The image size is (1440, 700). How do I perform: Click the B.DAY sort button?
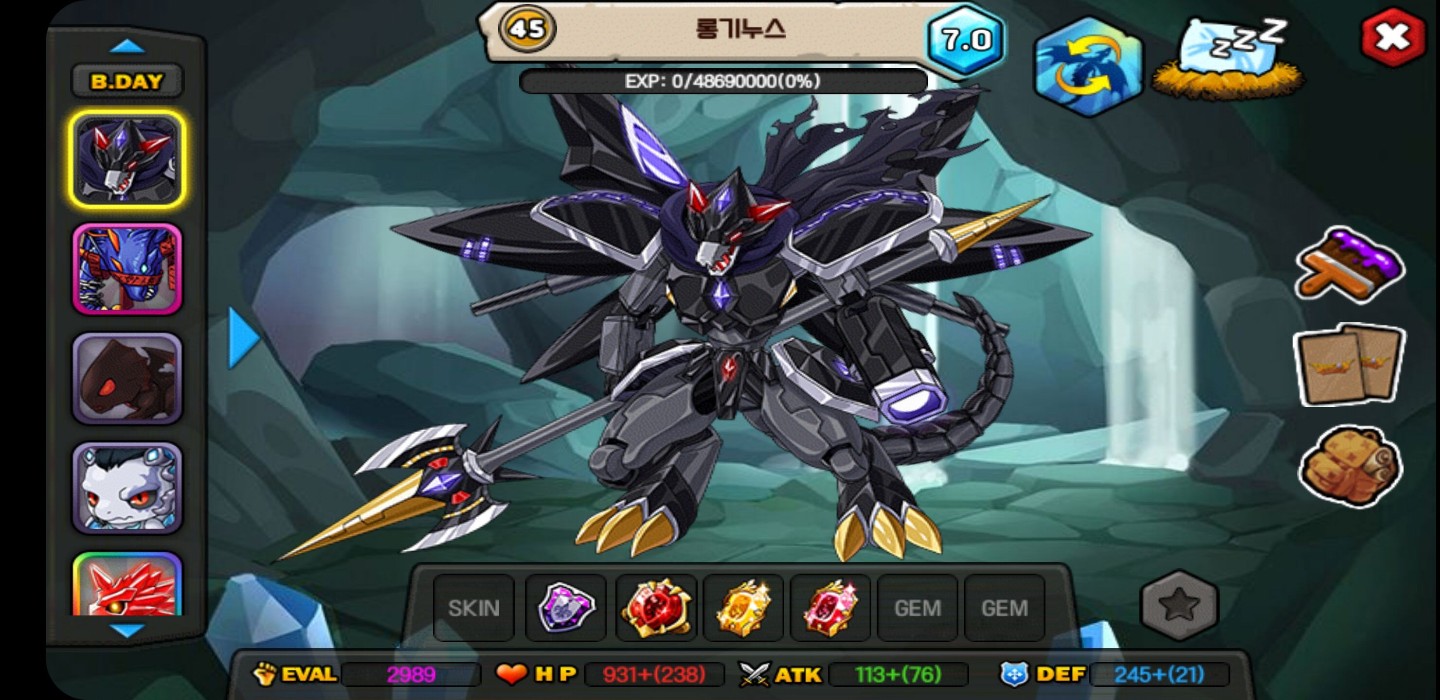click(126, 82)
